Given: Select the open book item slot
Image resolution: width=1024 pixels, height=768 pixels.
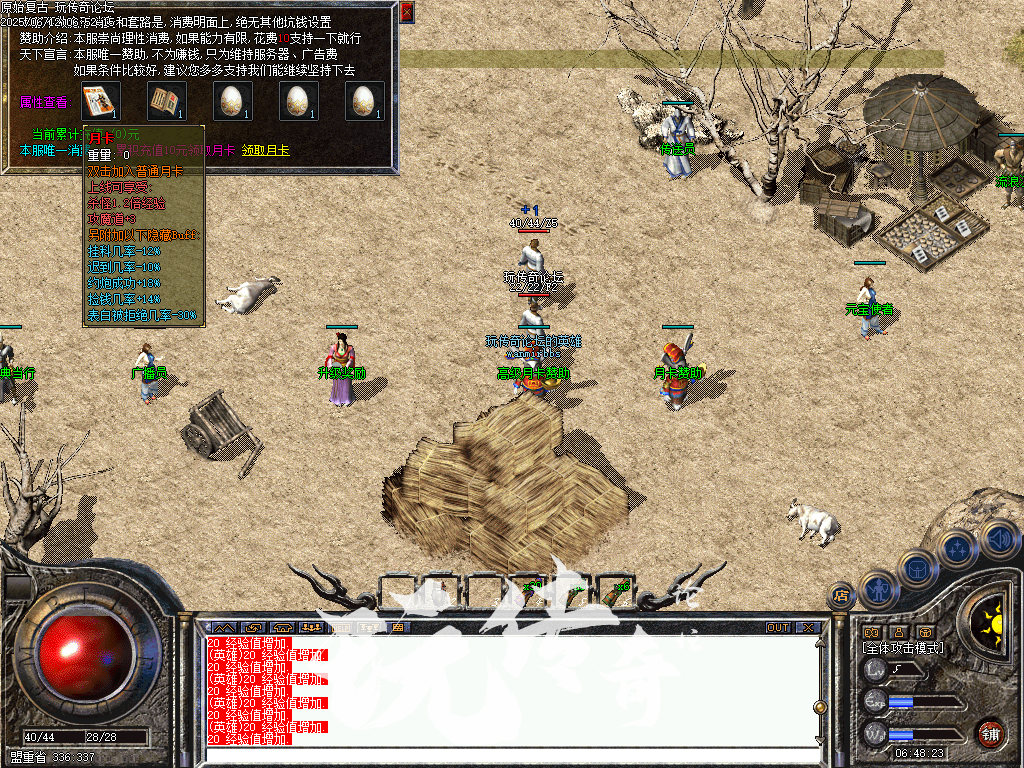Looking at the screenshot, I should click(167, 101).
